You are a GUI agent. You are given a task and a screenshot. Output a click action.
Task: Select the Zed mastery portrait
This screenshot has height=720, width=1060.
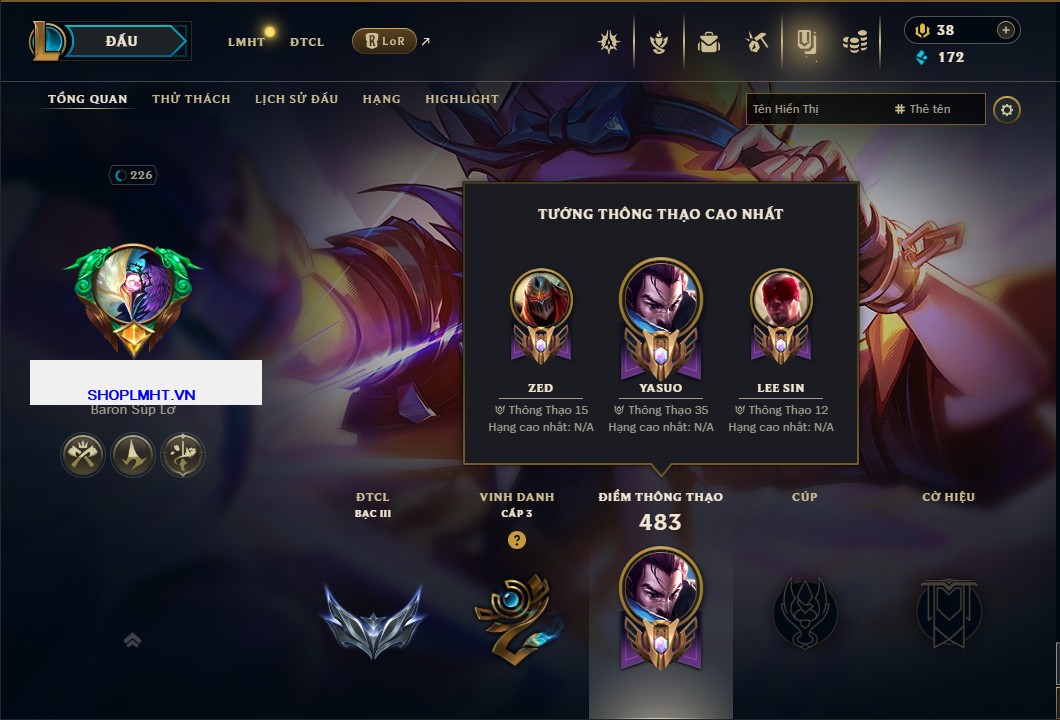pos(540,300)
